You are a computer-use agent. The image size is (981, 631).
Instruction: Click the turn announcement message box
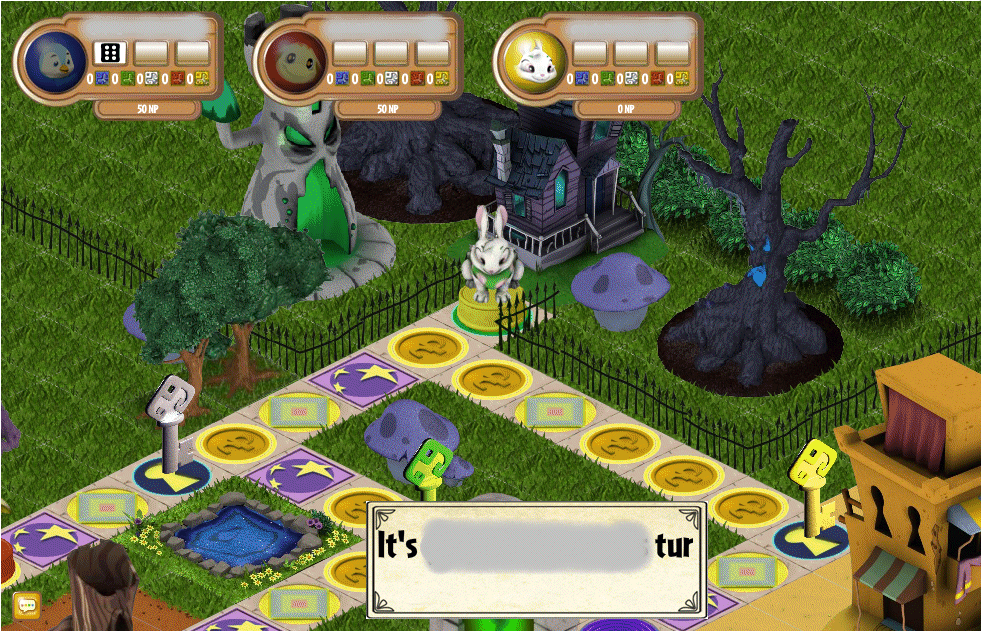tap(538, 558)
